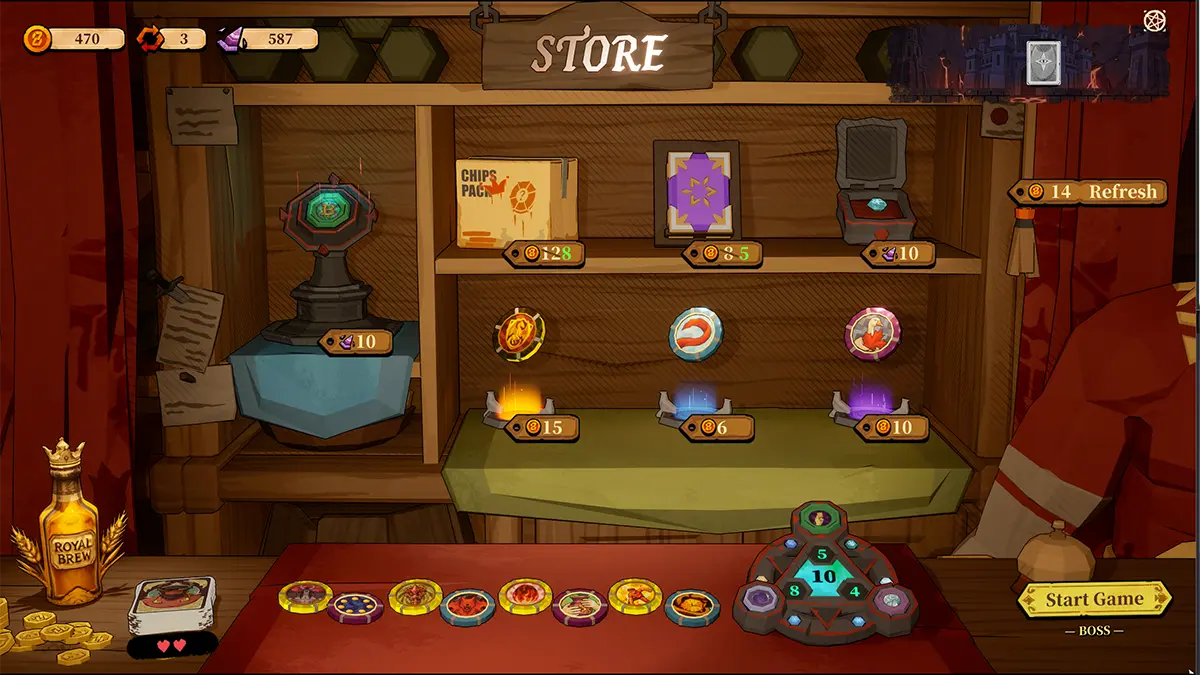
Task: Select the purple chip with blue dots
Action: (355, 607)
